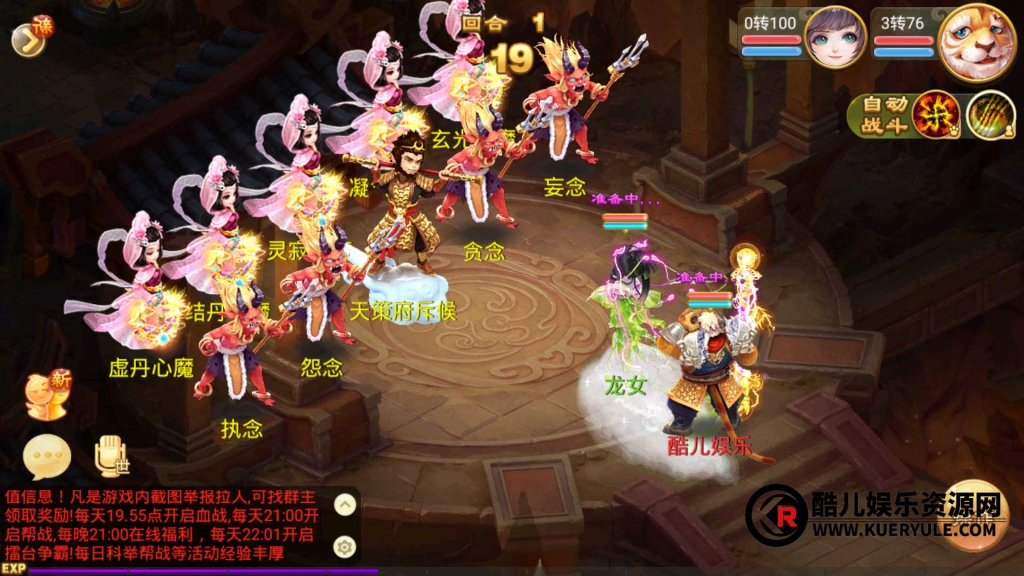Tap the round 操作 button behind the watermark
The image size is (1024, 576).
(975, 517)
